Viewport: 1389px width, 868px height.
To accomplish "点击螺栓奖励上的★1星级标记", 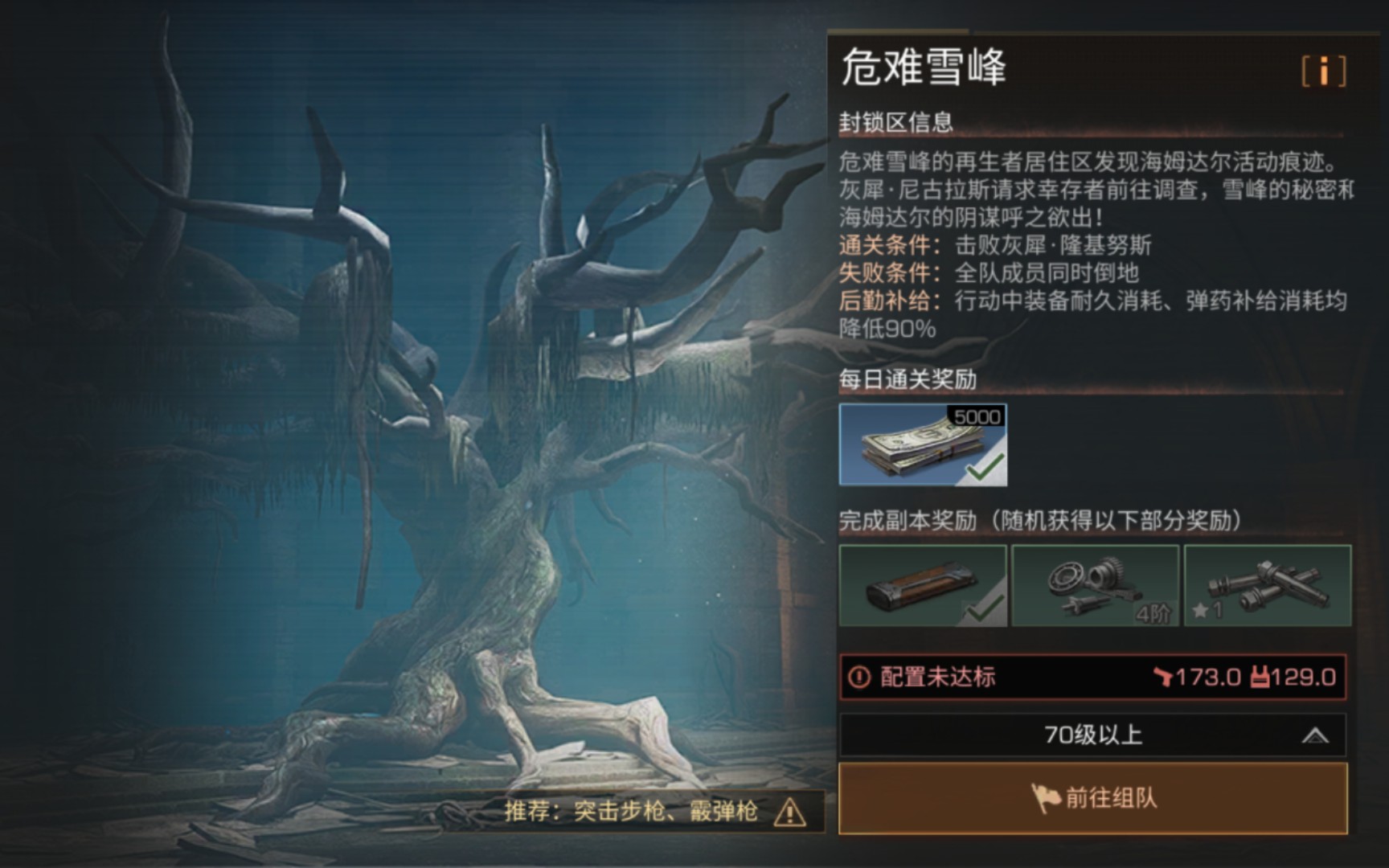I will [1207, 611].
